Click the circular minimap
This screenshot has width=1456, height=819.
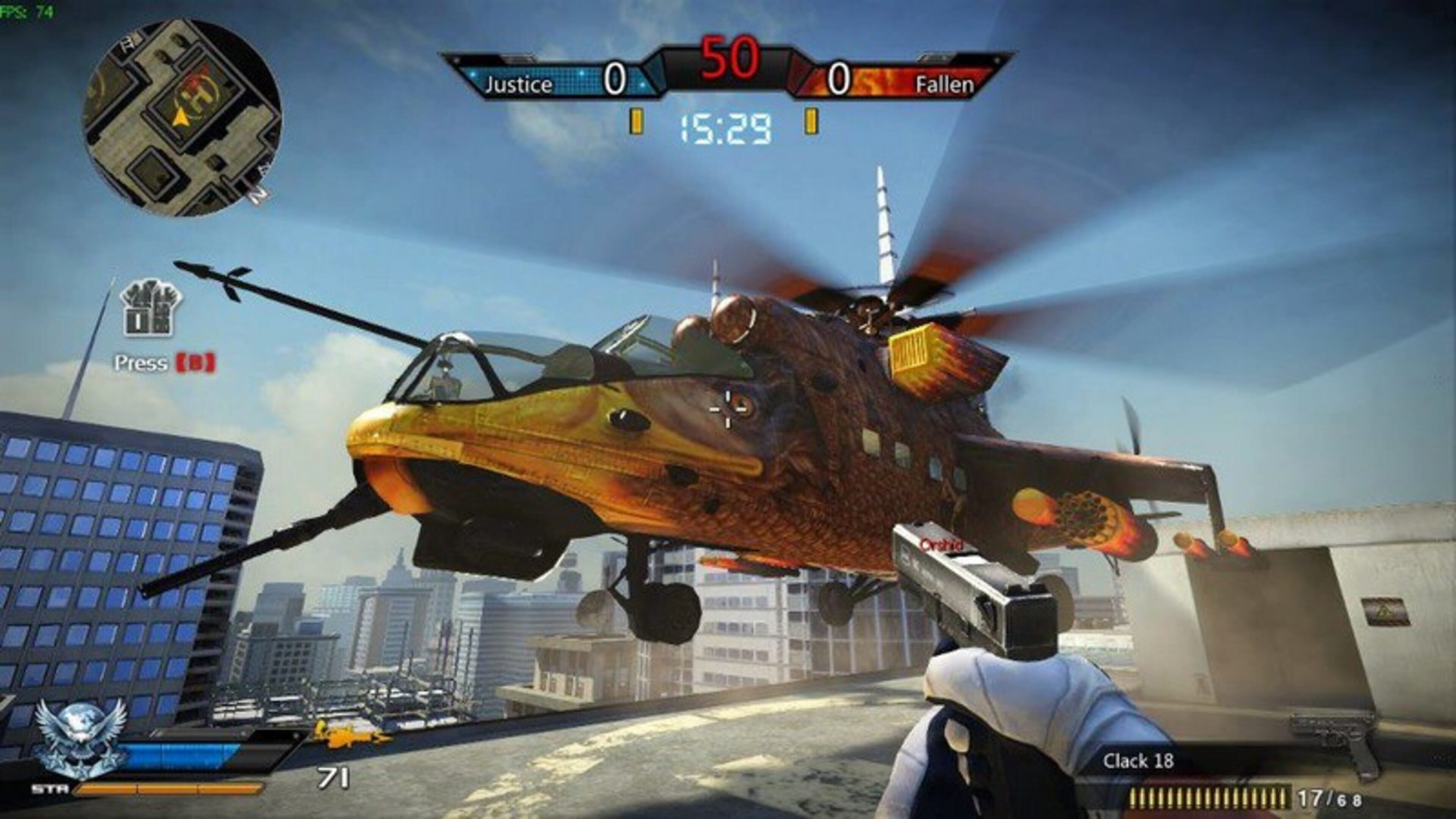[182, 118]
